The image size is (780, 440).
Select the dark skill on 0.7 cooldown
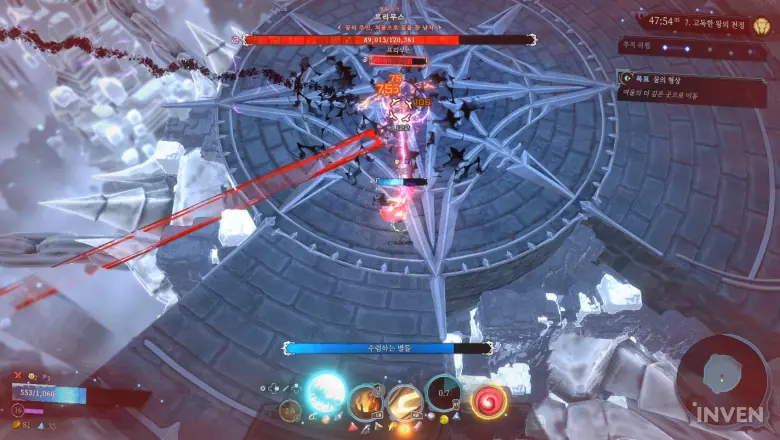pos(442,393)
